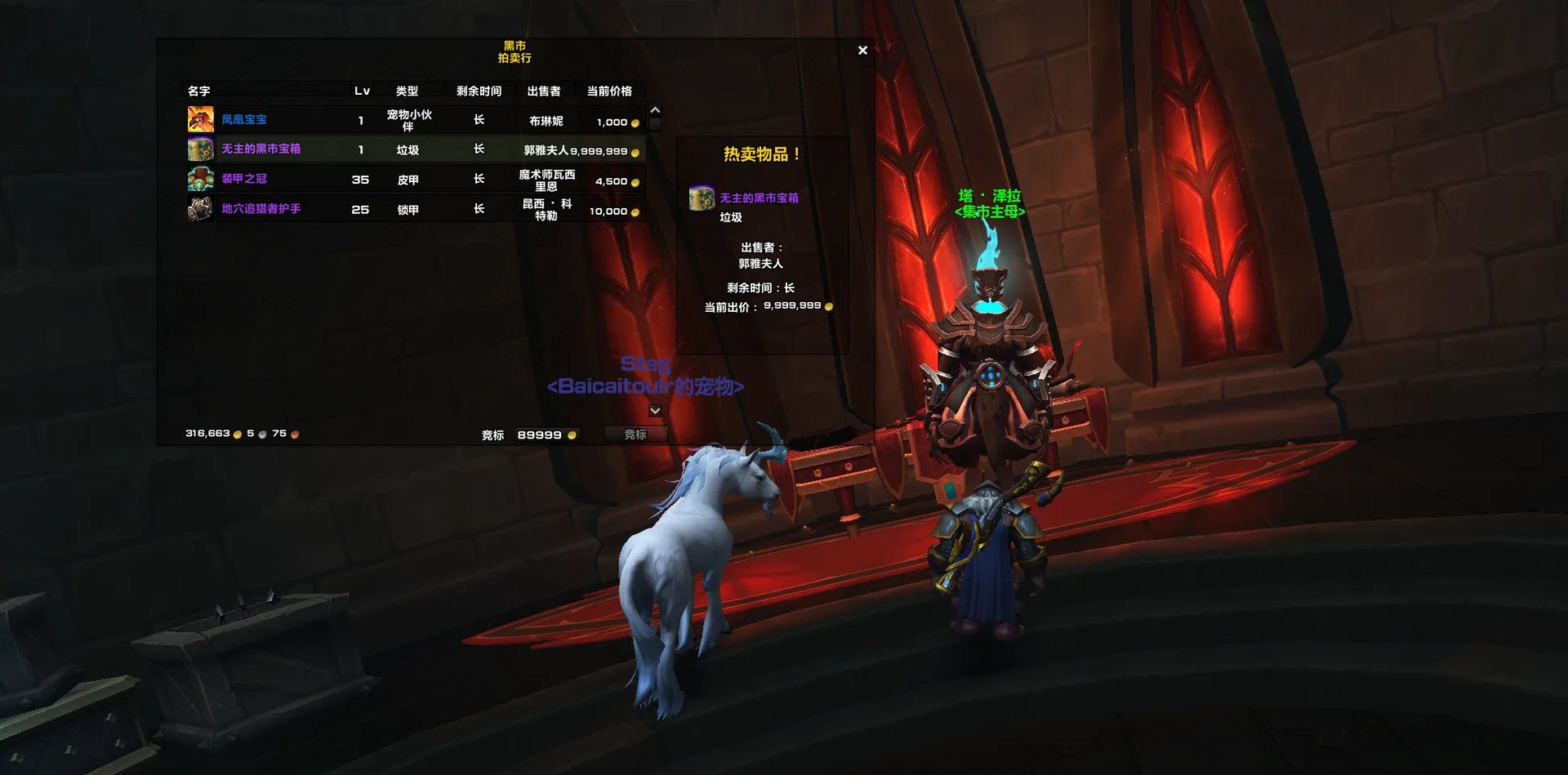The height and width of the screenshot is (775, 1568).
Task: Sort listings by the Lv column header
Action: (x=363, y=91)
